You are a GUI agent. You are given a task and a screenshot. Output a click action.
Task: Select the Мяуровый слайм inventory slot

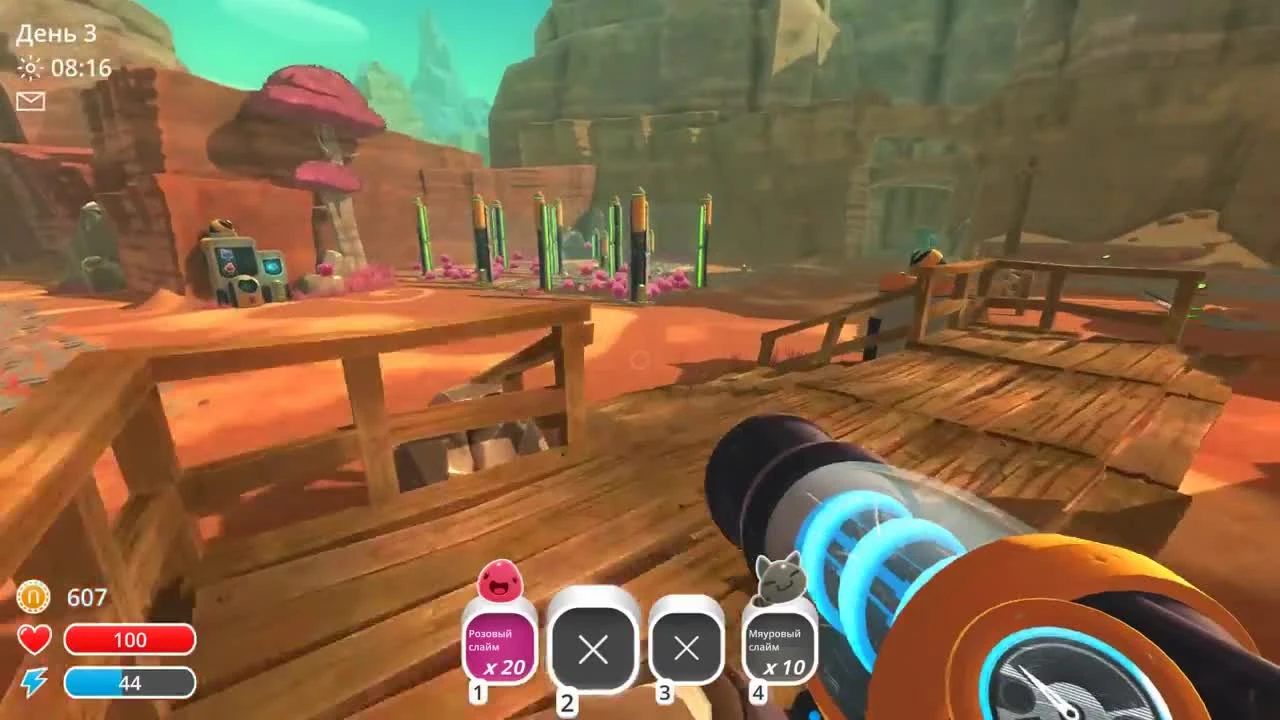(x=779, y=647)
